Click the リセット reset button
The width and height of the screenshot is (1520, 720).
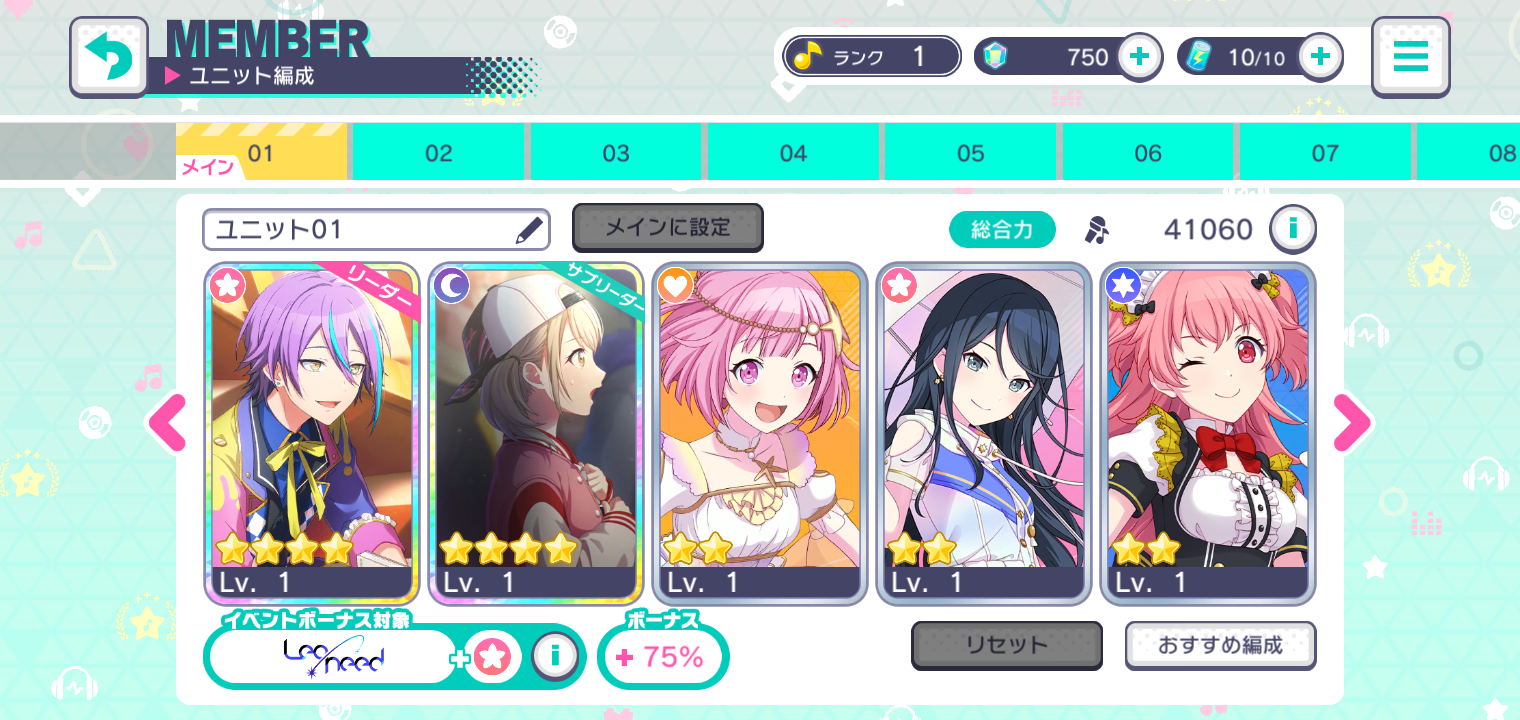click(1006, 645)
